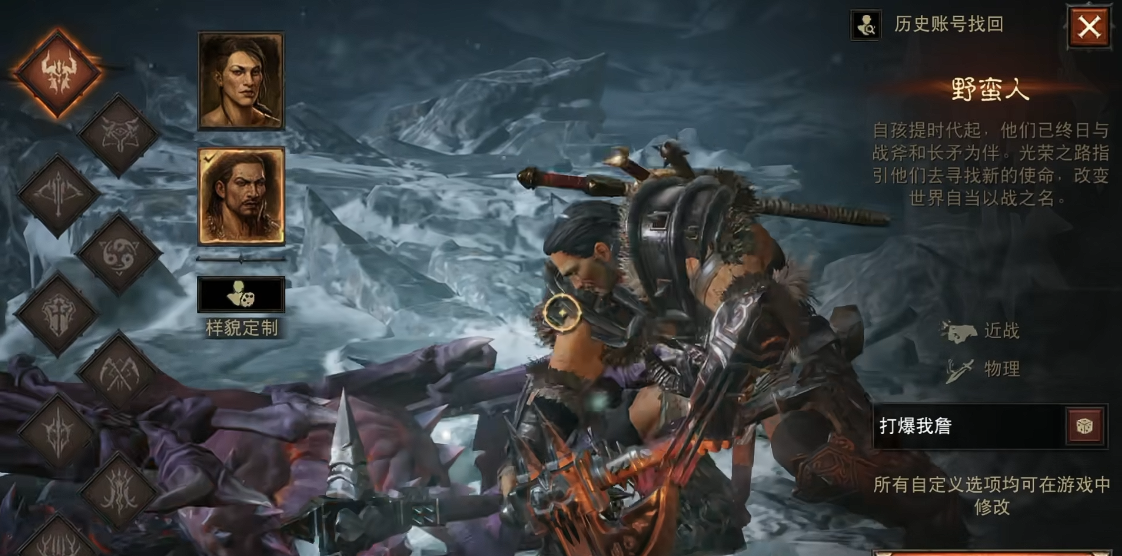The width and height of the screenshot is (1122, 556).
Task: Select the male character portrait
Action: click(x=241, y=196)
